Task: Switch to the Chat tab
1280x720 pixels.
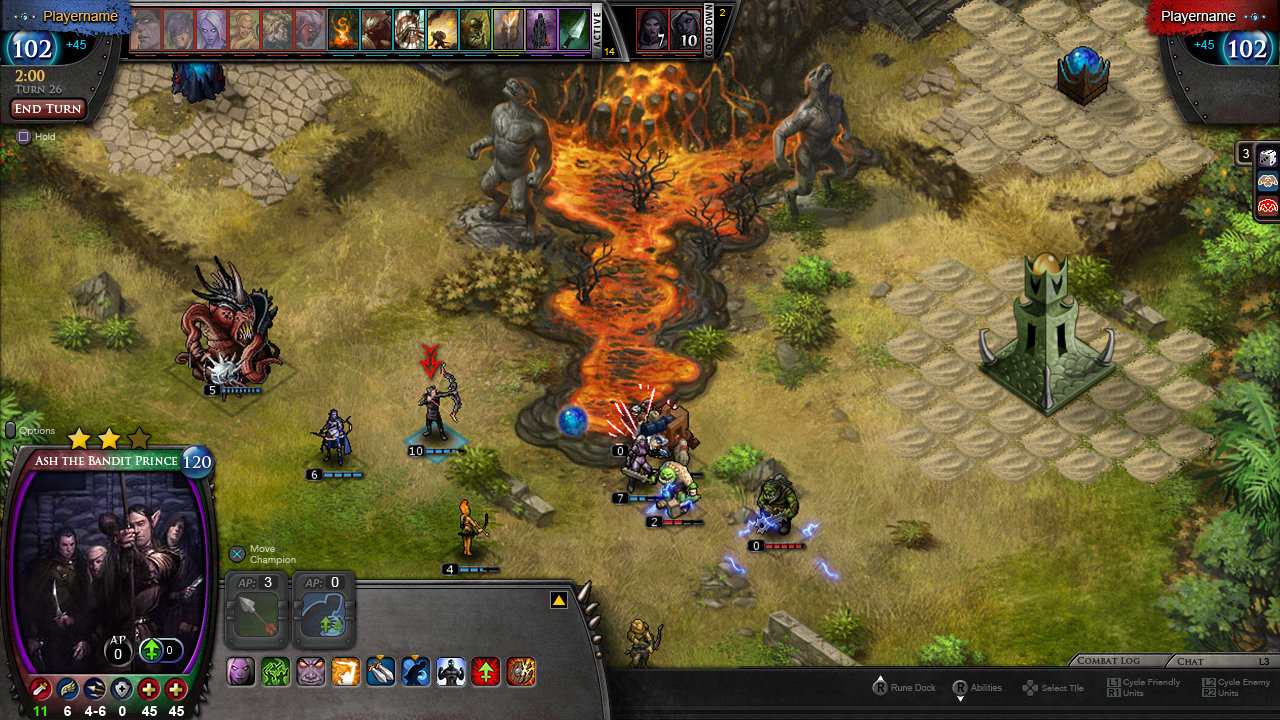Action: pos(1190,661)
